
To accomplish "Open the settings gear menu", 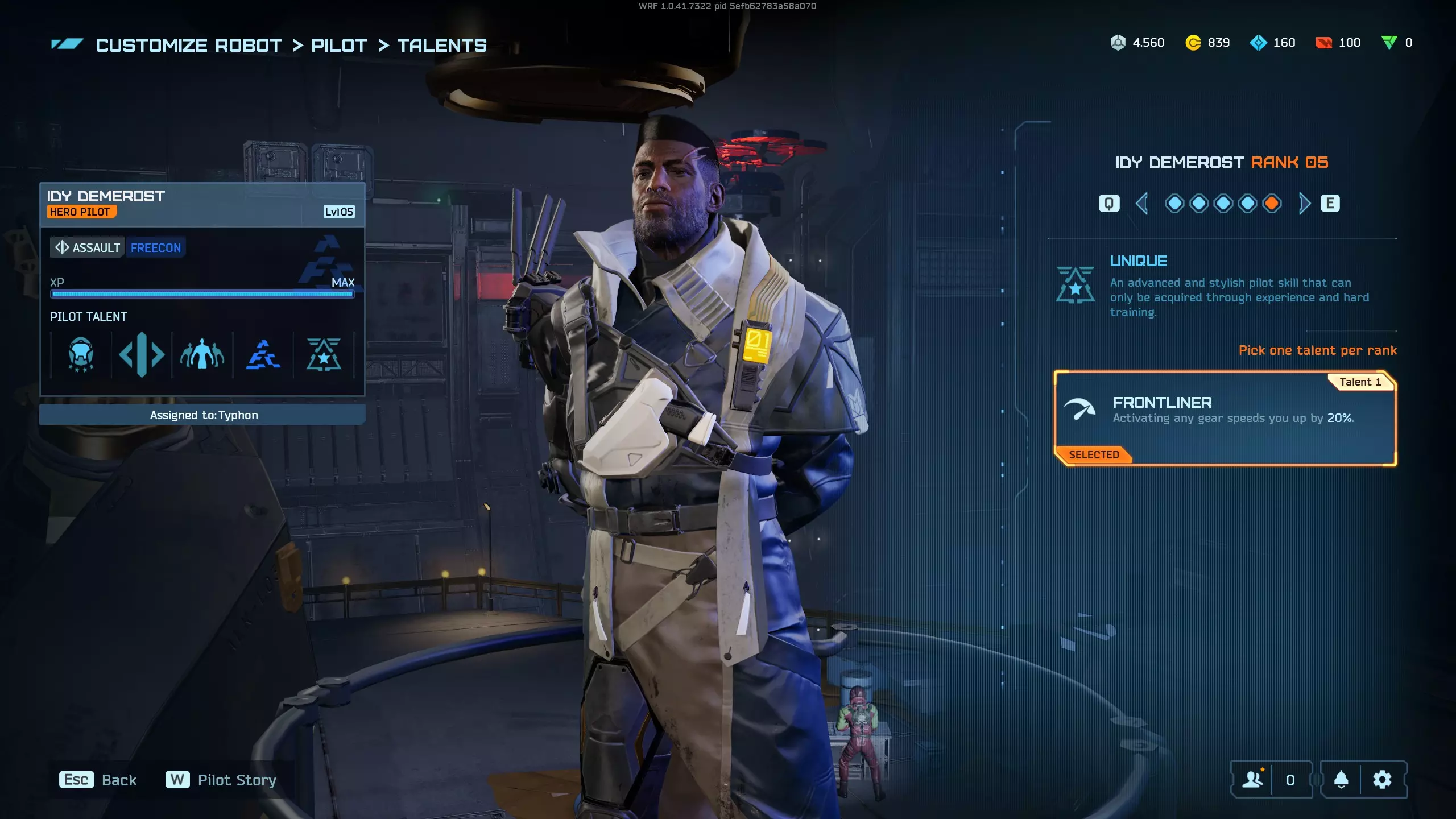I will pos(1382,780).
